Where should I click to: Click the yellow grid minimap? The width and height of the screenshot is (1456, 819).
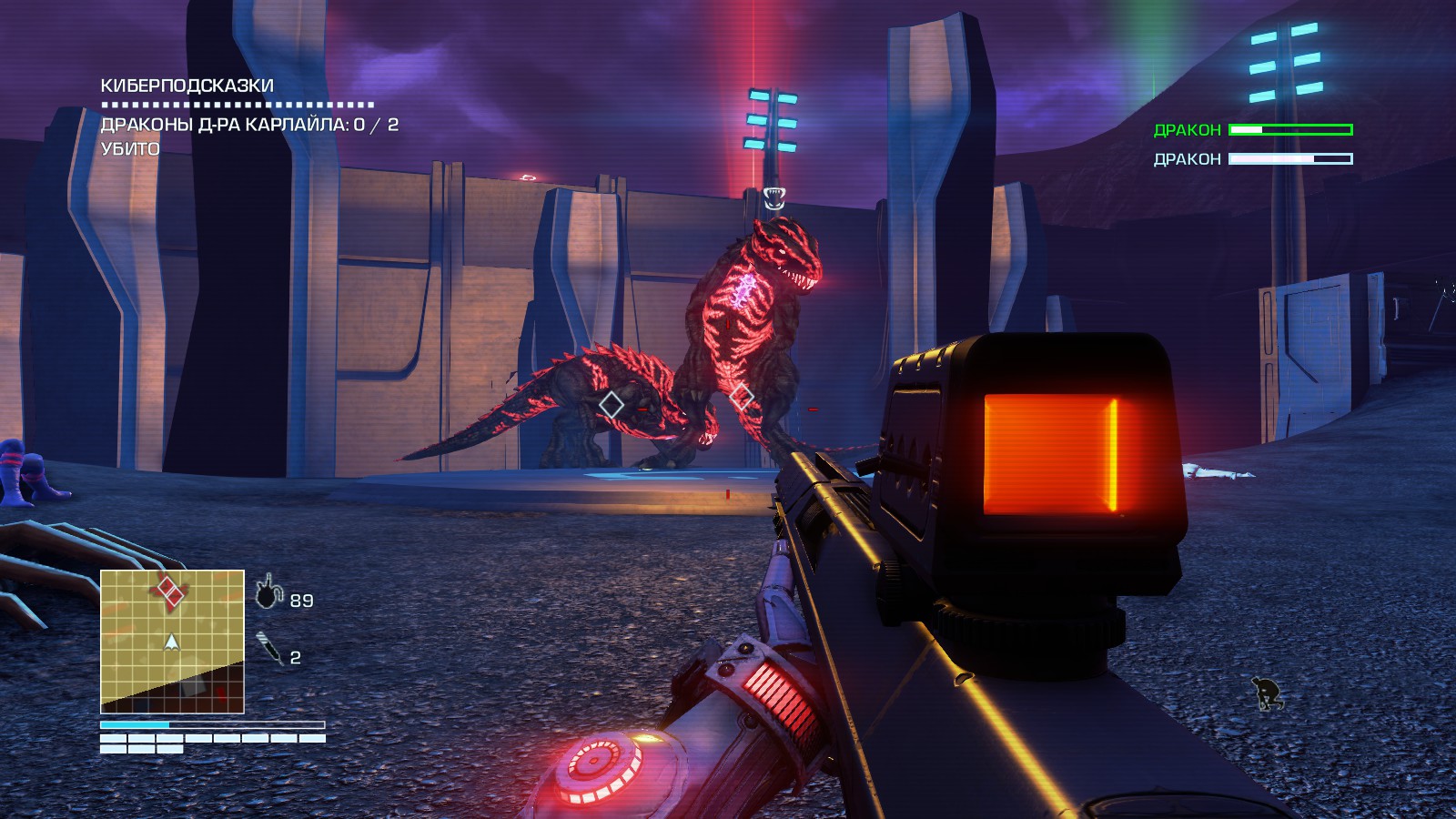point(172,642)
